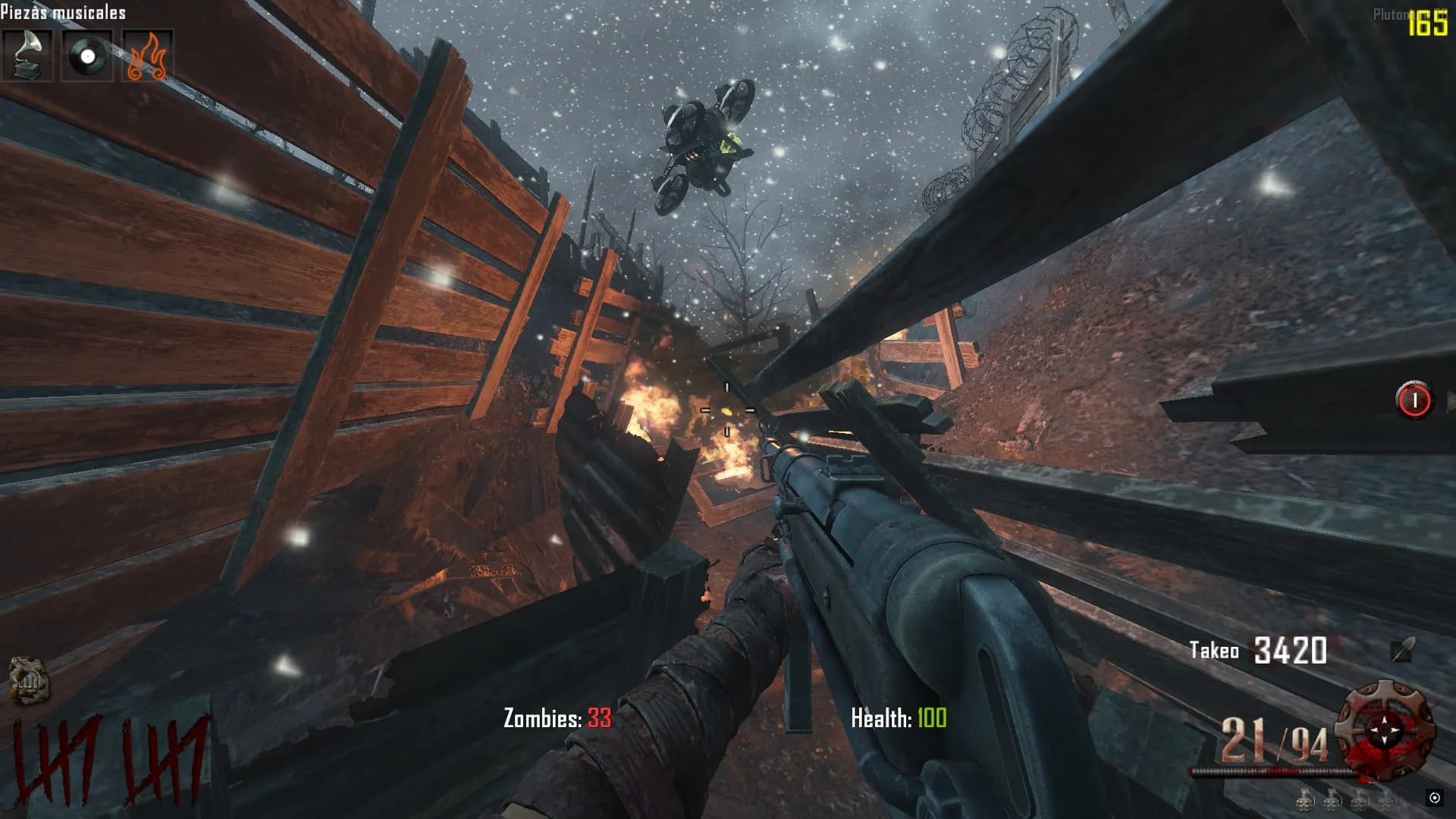
Task: Click the small target overlay icon
Action: (1434, 797)
